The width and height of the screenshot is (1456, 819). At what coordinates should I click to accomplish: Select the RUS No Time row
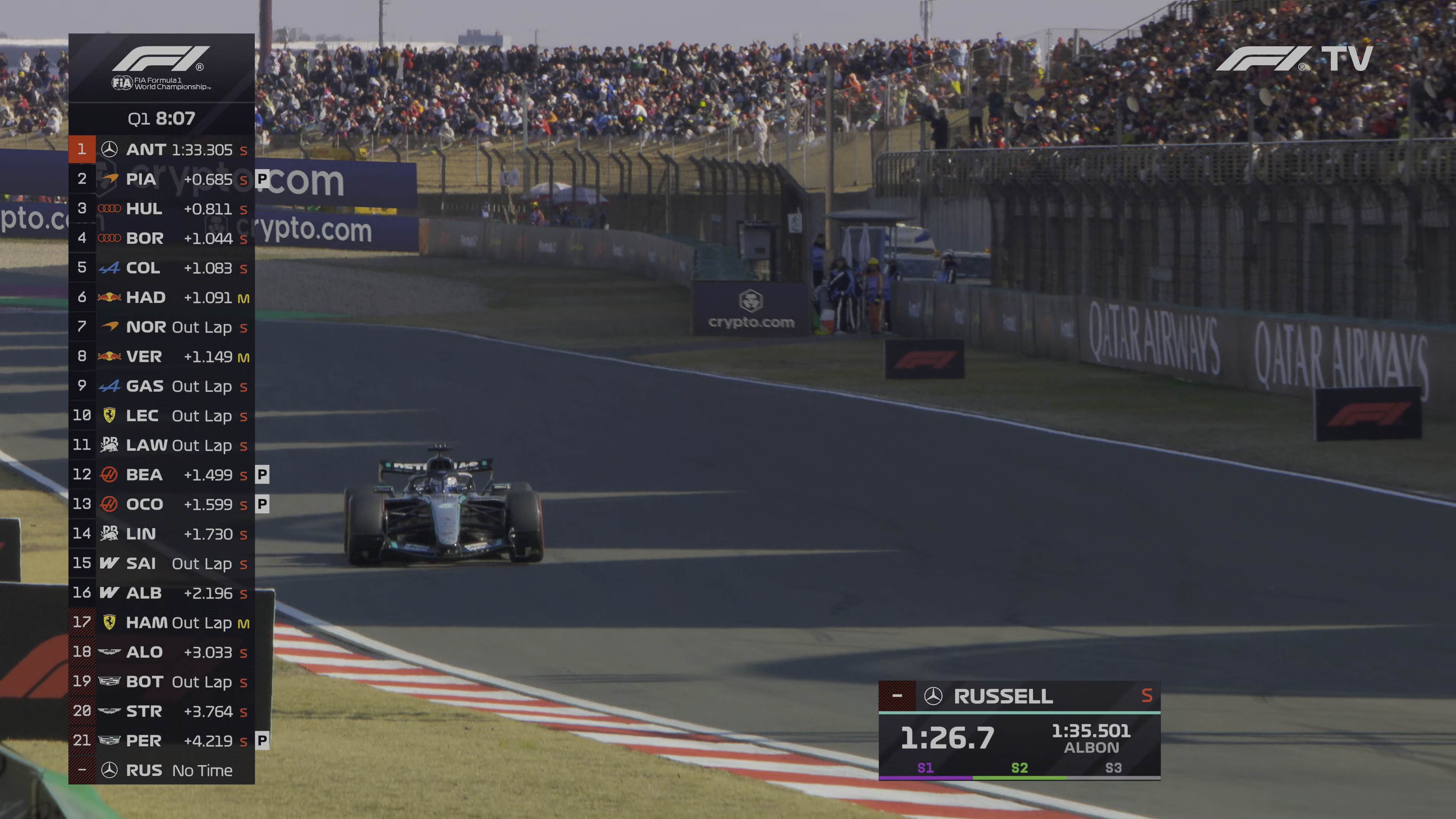point(162,770)
